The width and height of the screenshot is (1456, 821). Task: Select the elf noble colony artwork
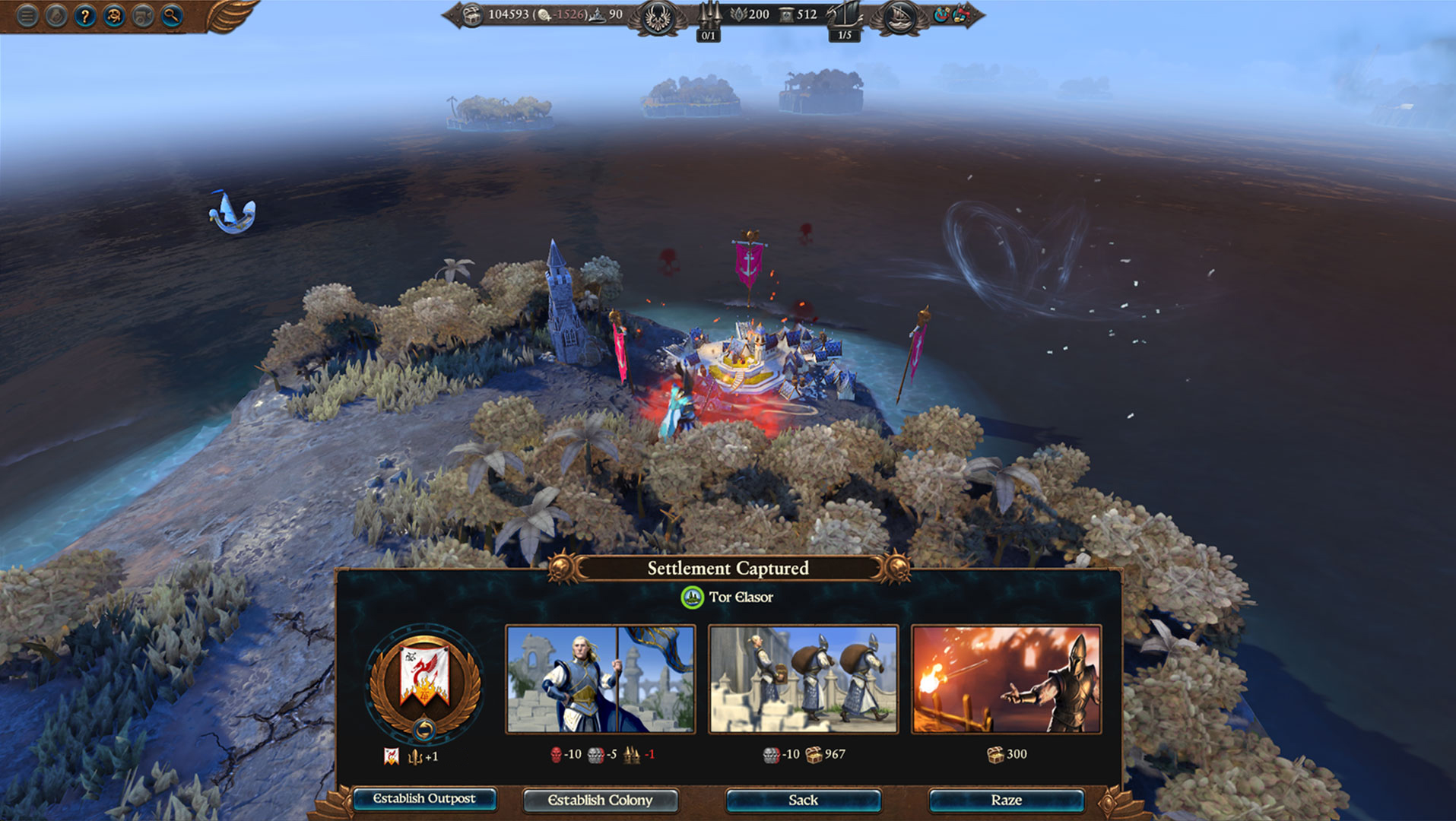click(x=600, y=679)
